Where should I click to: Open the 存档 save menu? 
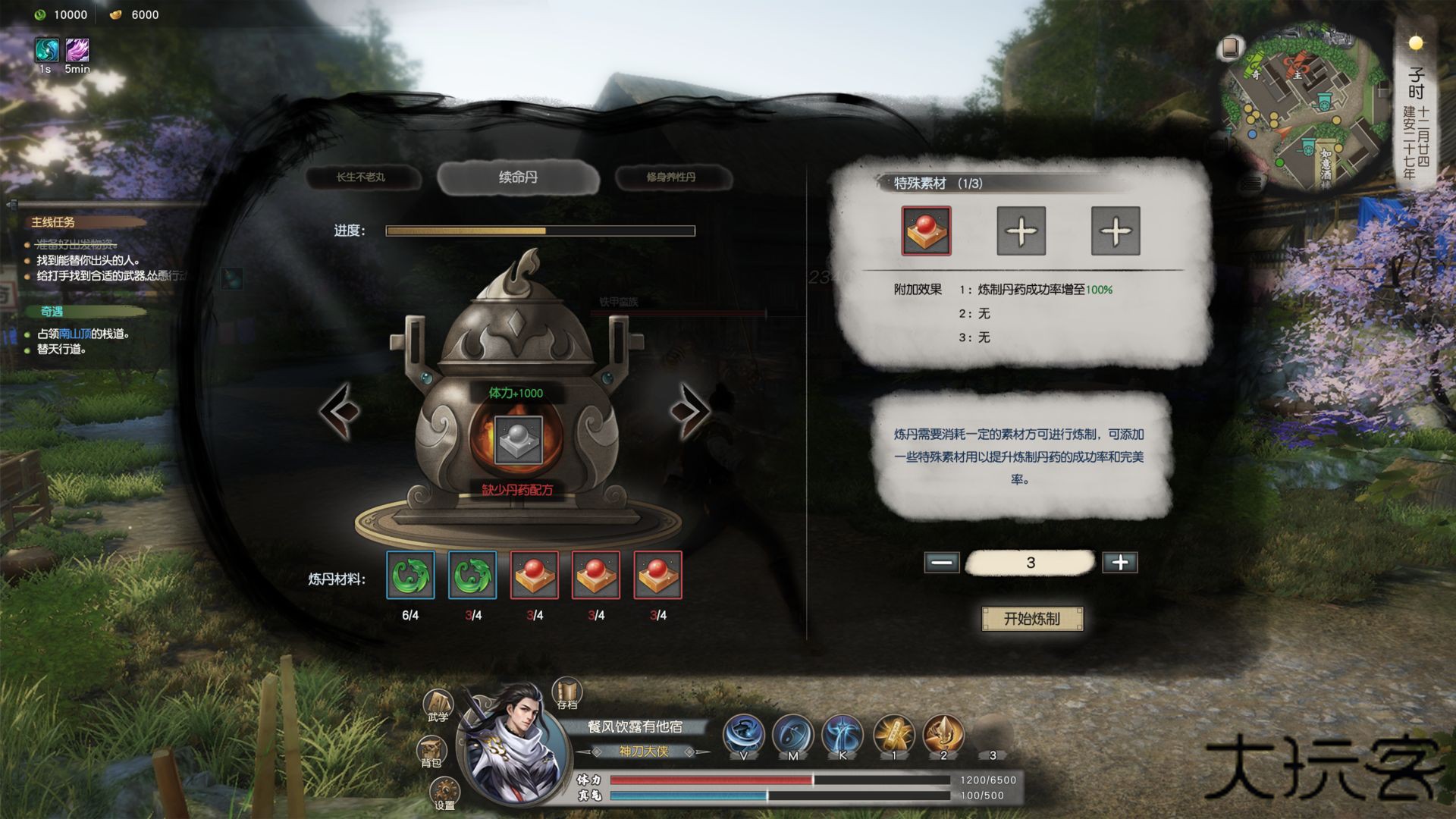tap(565, 692)
